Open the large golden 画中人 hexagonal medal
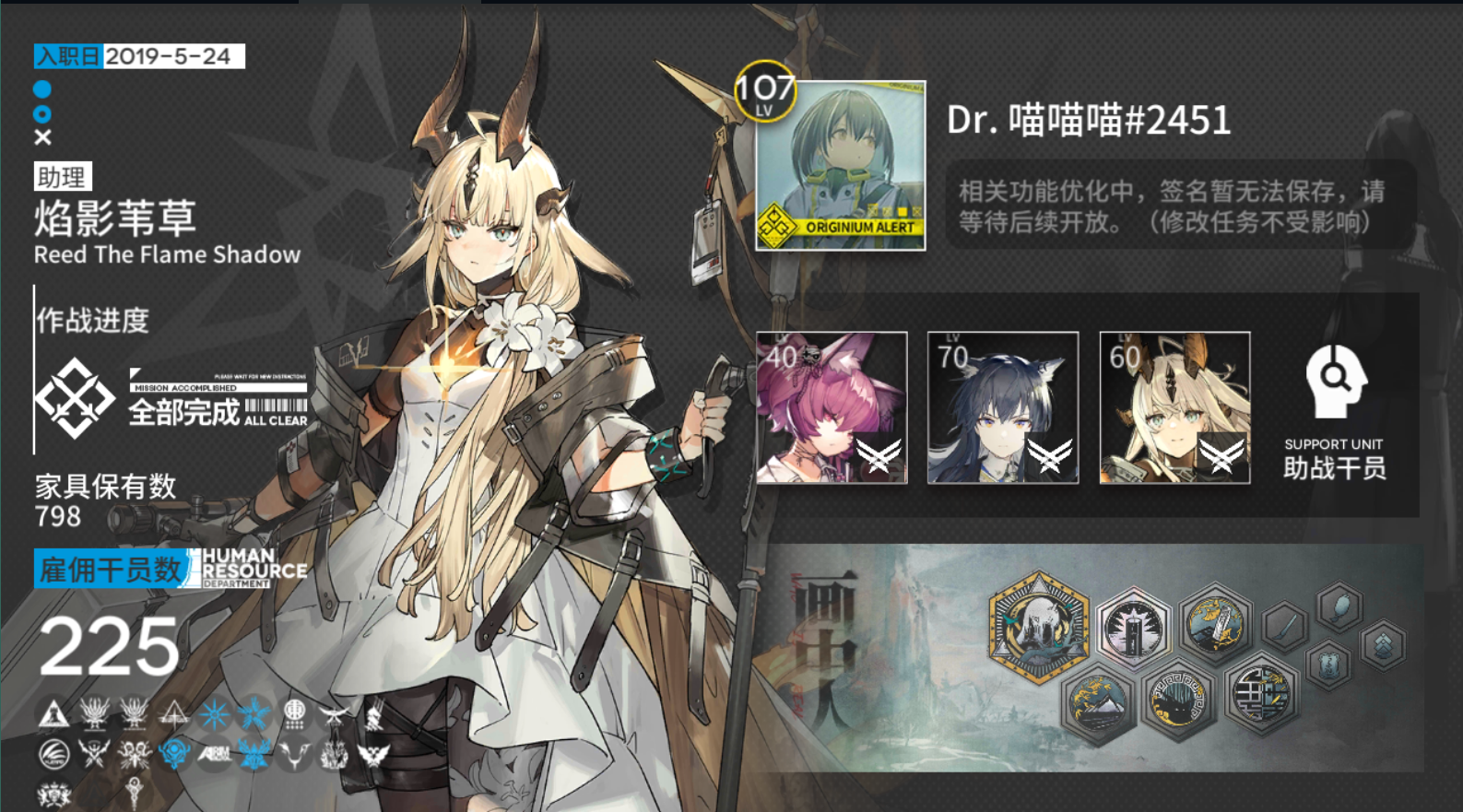1463x812 pixels. pyautogui.click(x=1040, y=629)
